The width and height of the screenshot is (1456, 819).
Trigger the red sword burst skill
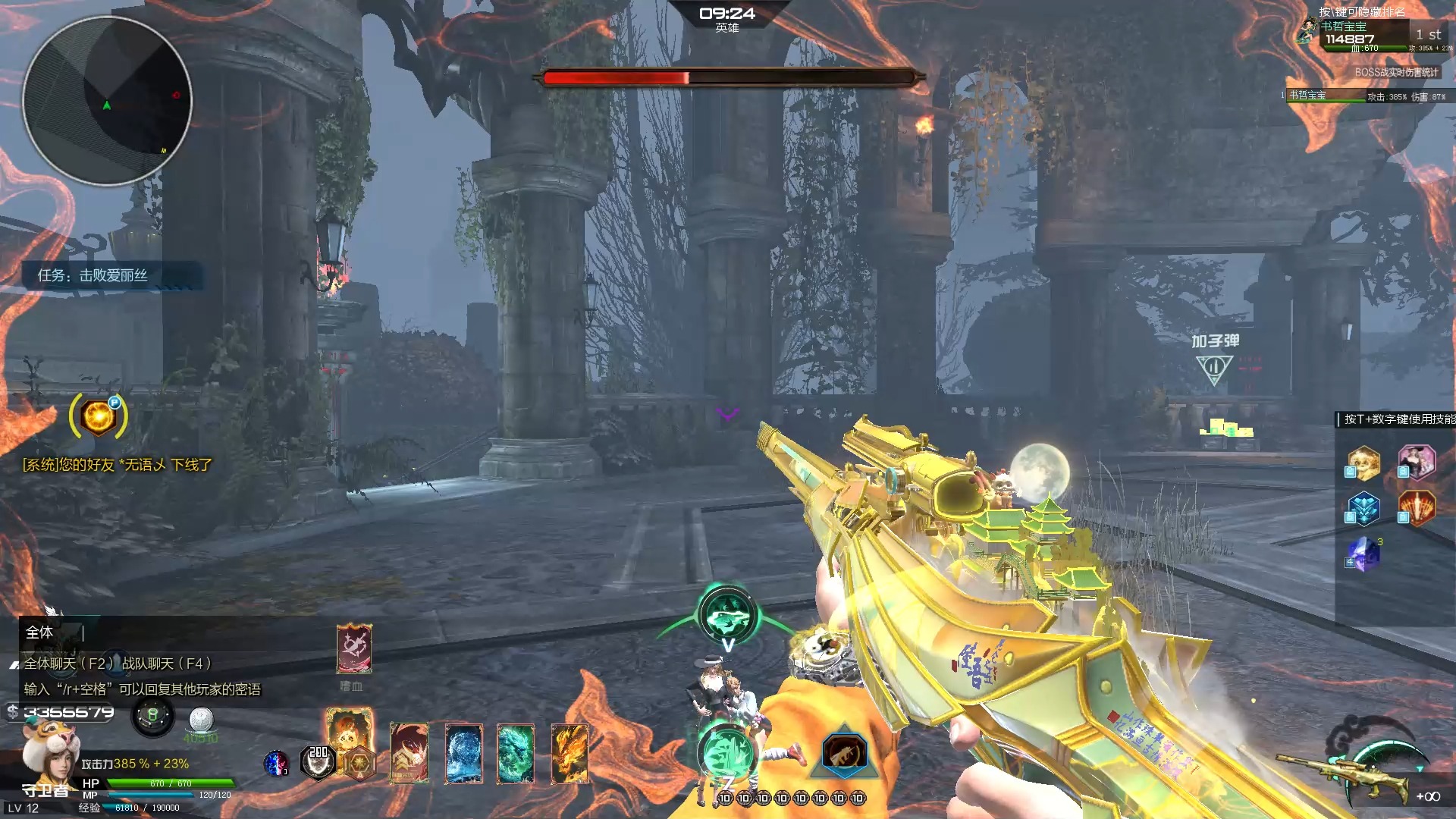click(x=1417, y=508)
